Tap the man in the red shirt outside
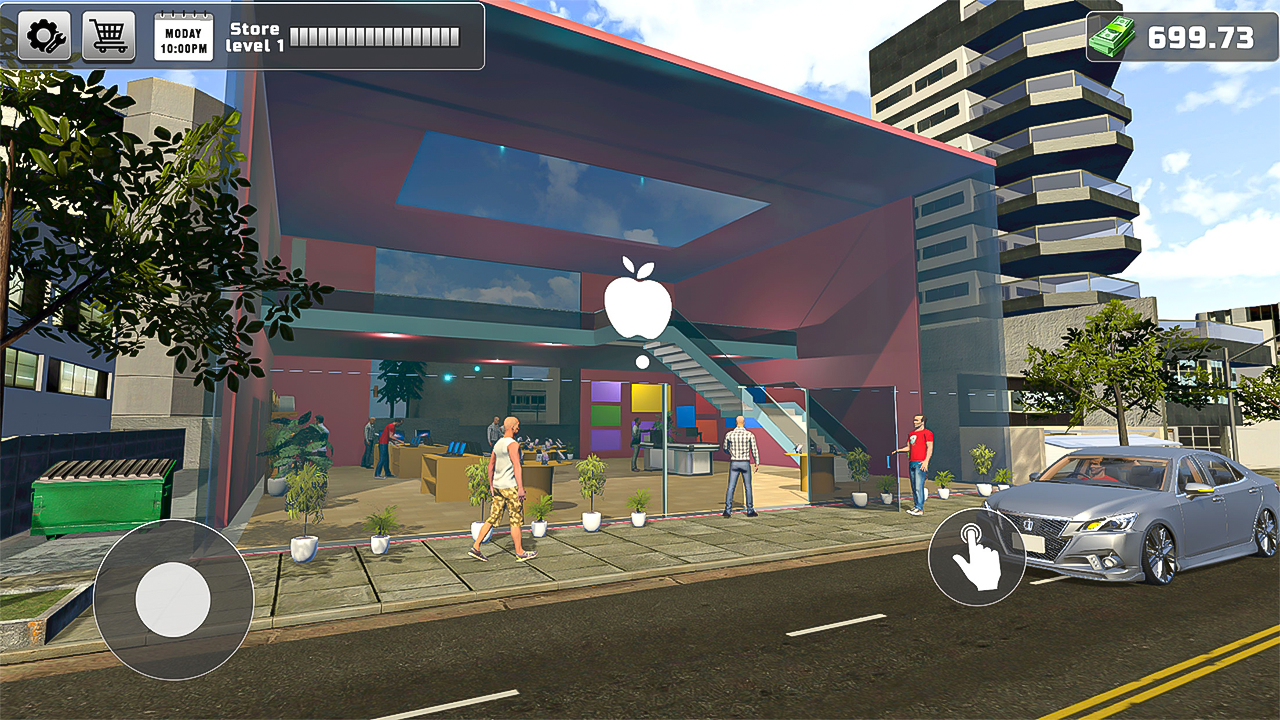This screenshot has height=720, width=1280. (917, 458)
